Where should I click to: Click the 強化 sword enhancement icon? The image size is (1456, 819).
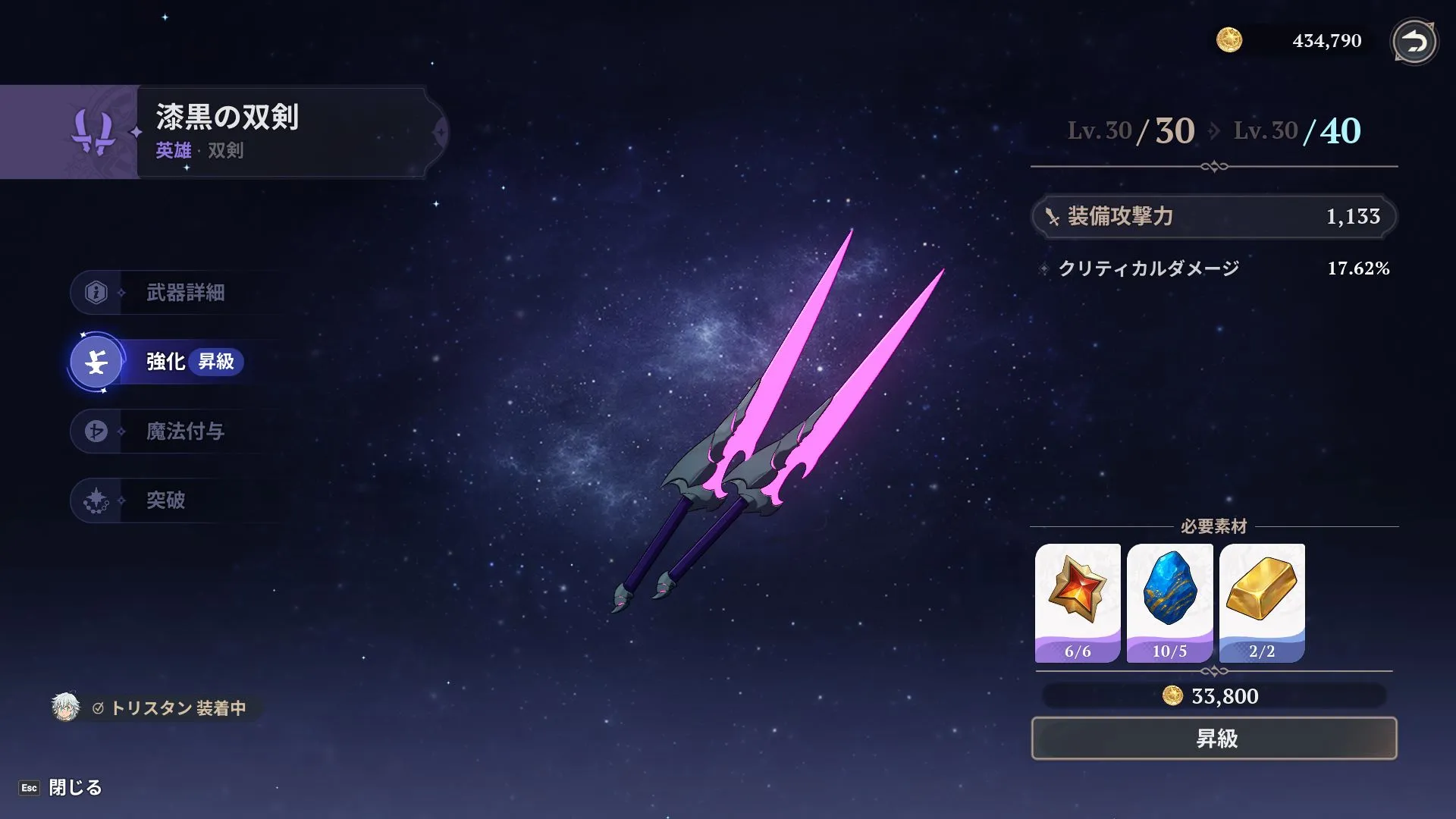[96, 362]
